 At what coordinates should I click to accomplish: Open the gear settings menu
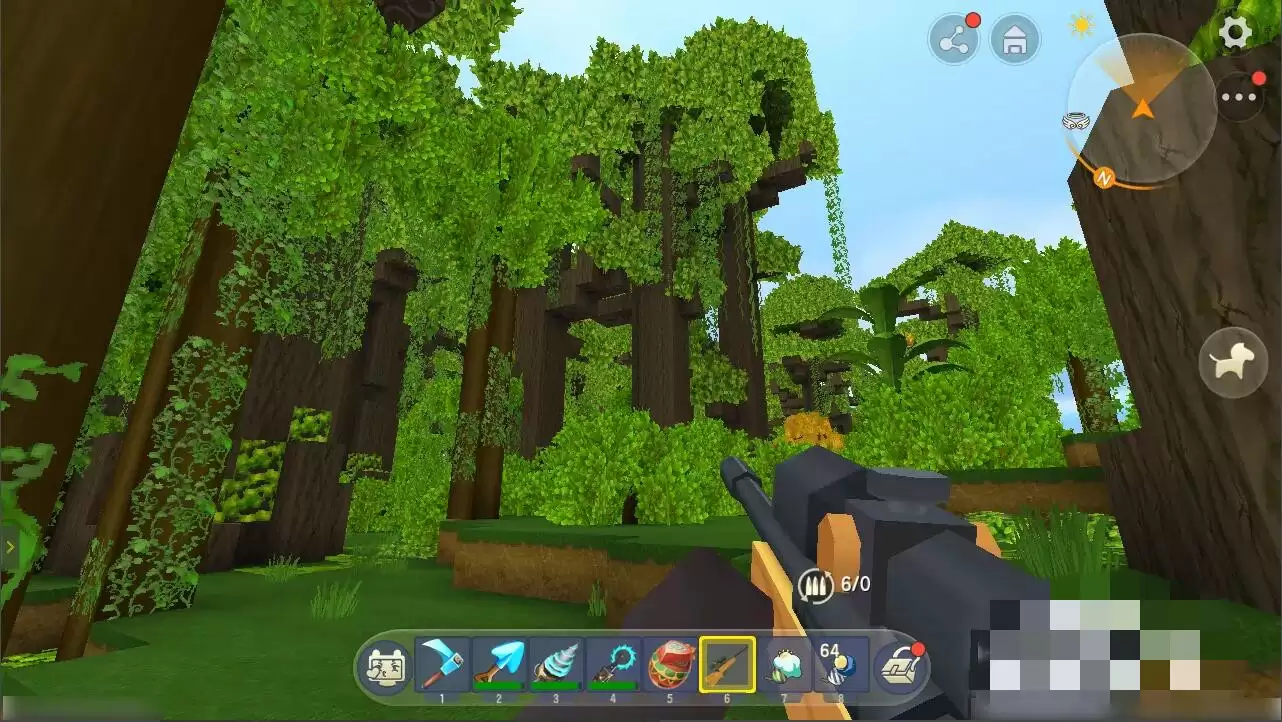1236,33
